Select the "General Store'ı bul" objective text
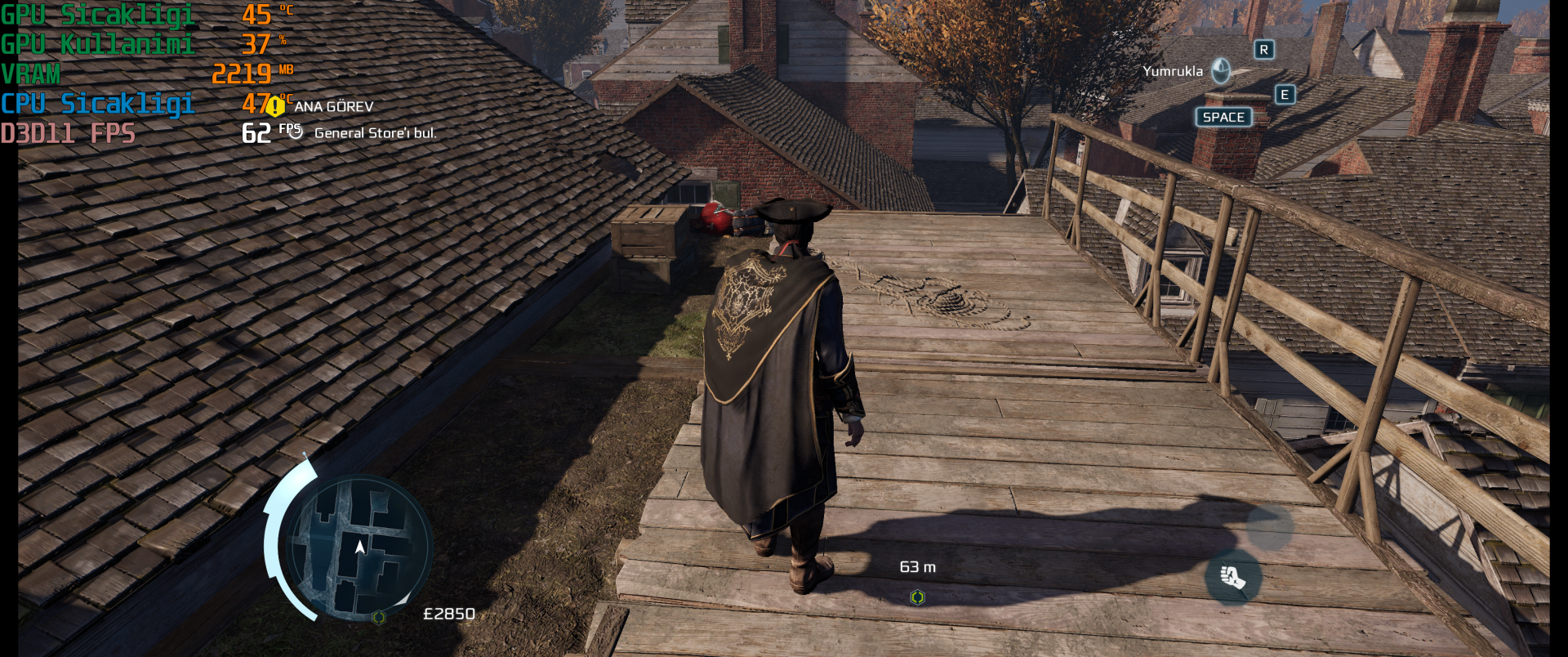This screenshot has width=1568, height=657. point(375,132)
